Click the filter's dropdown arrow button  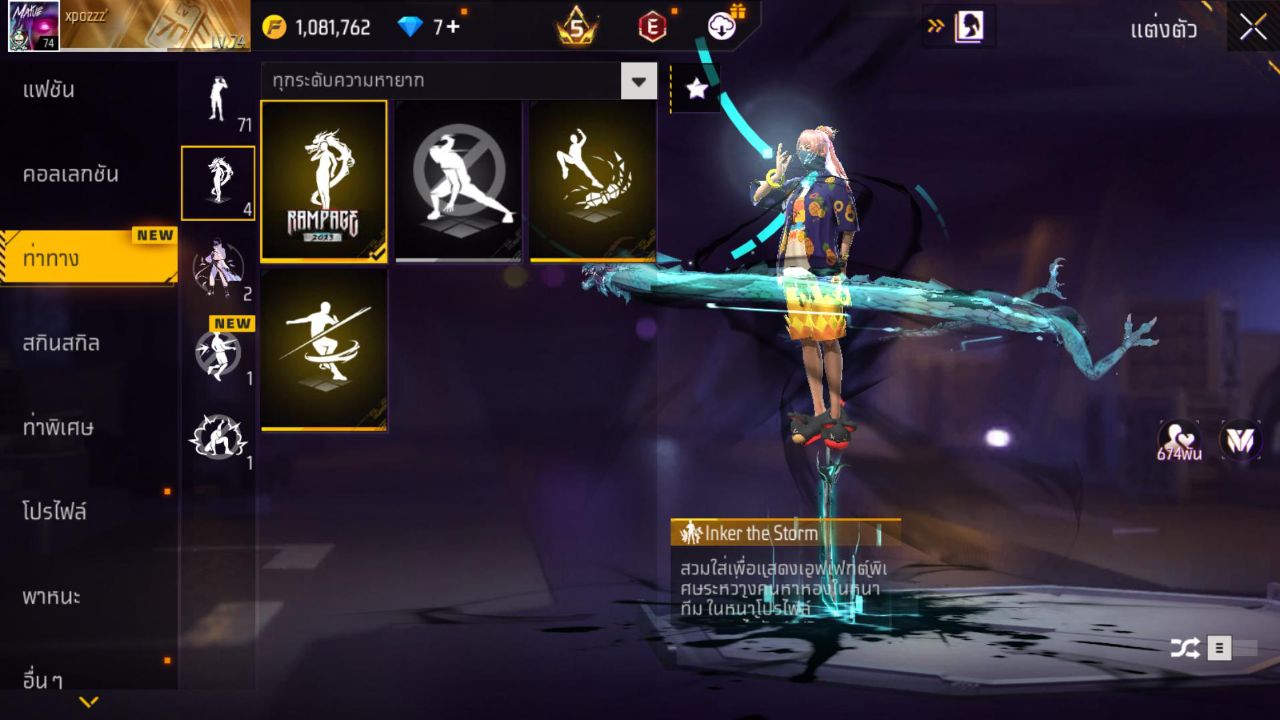638,81
